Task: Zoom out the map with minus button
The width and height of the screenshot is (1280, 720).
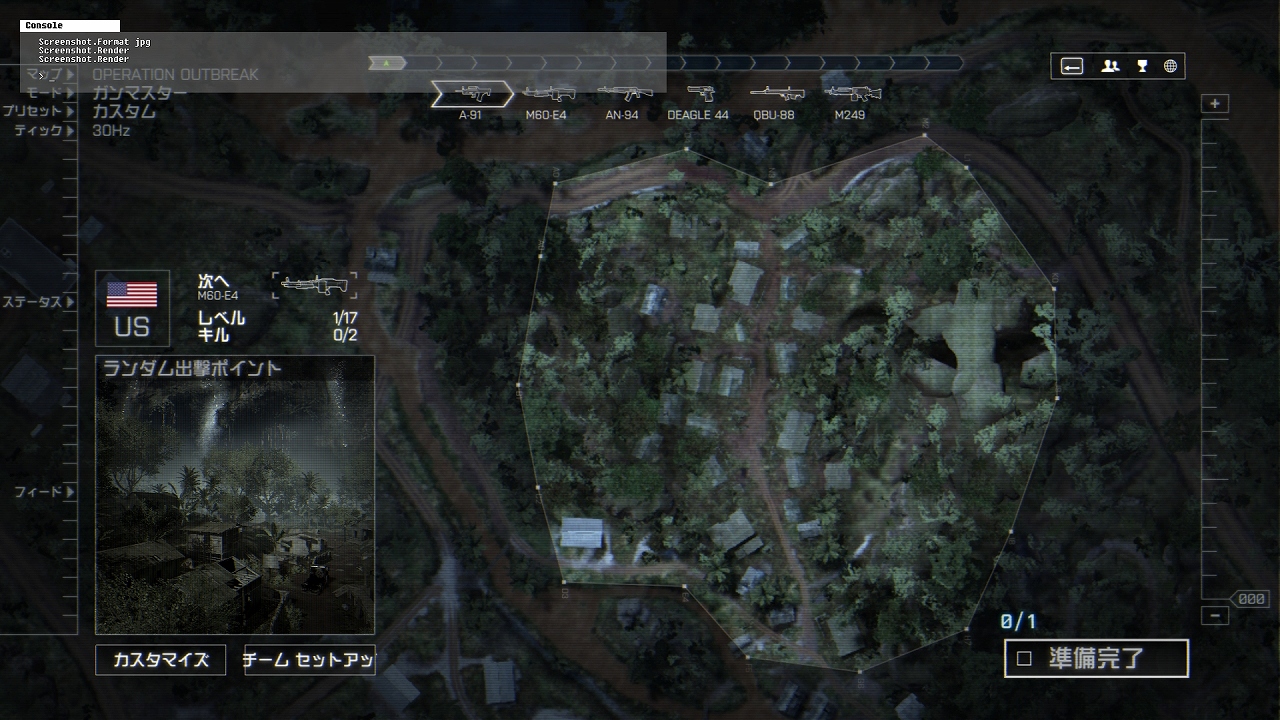Action: pyautogui.click(x=1215, y=616)
